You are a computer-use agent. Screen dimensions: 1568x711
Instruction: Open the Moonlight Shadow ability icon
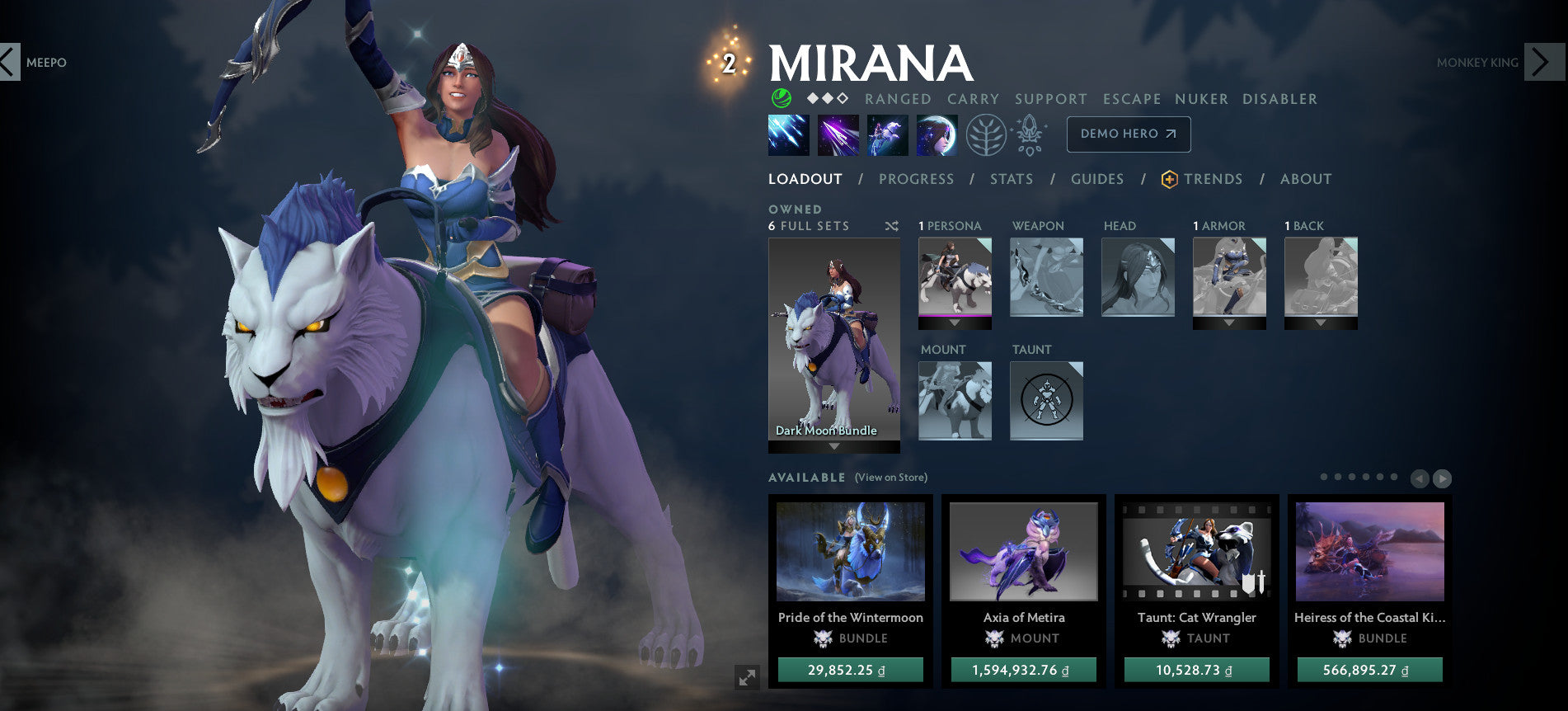click(937, 134)
